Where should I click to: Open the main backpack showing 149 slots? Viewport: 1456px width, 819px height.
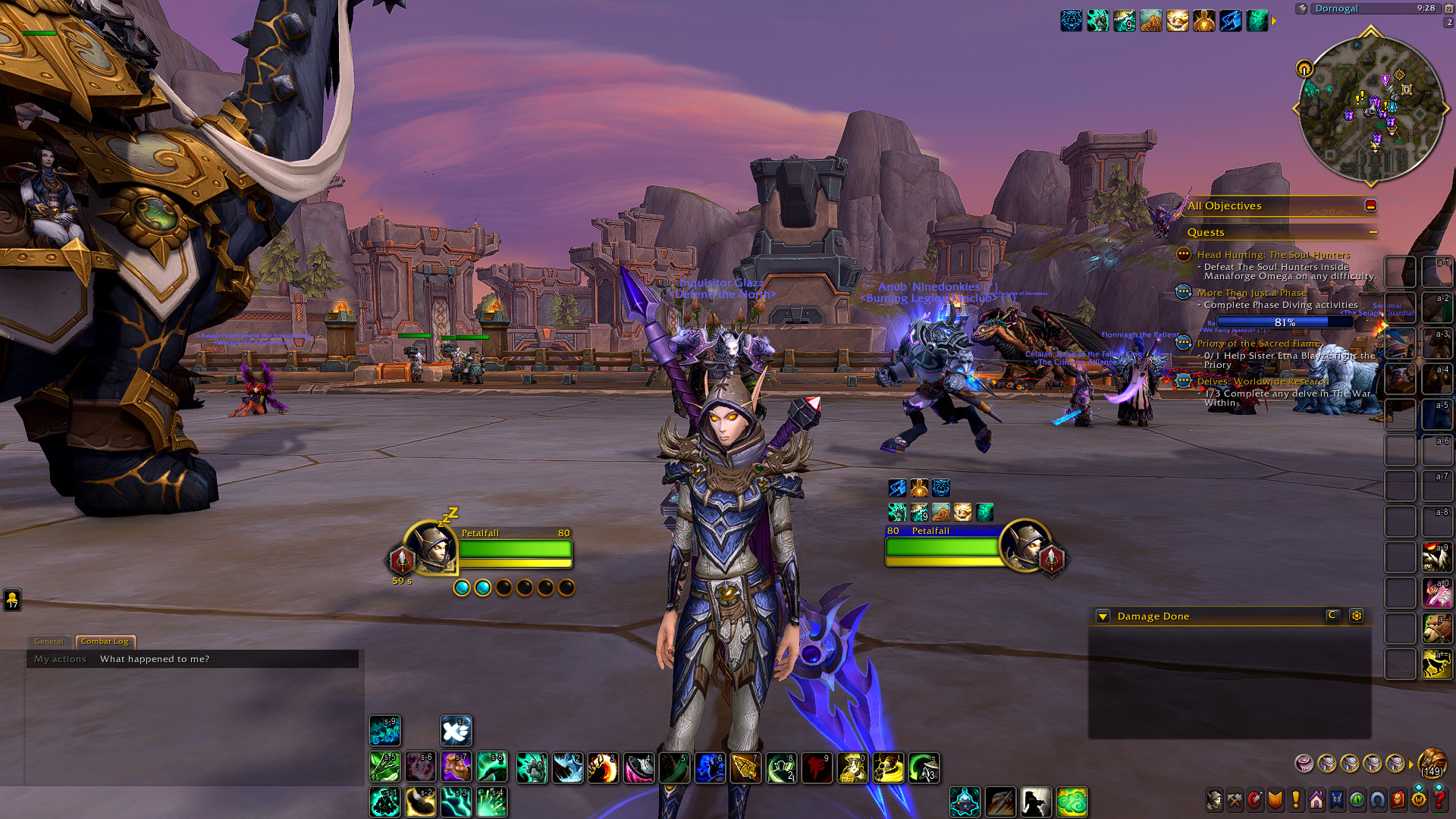click(1432, 763)
